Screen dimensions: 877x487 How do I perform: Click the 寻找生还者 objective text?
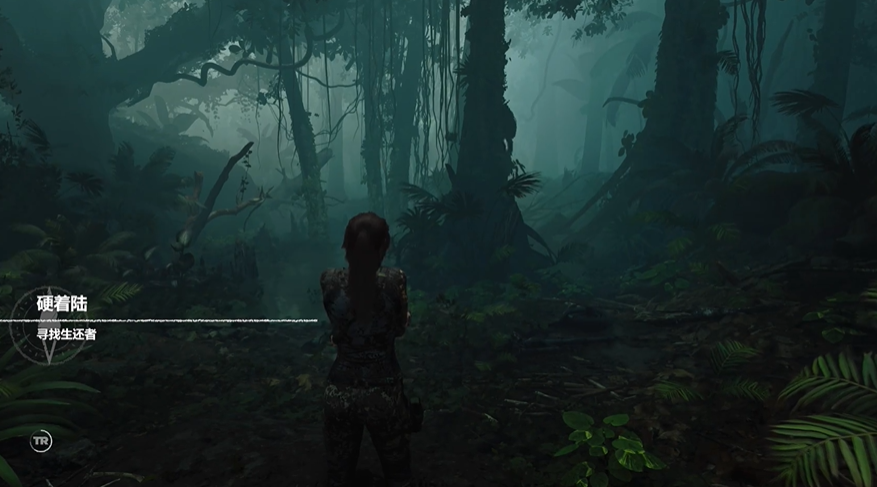[66, 334]
